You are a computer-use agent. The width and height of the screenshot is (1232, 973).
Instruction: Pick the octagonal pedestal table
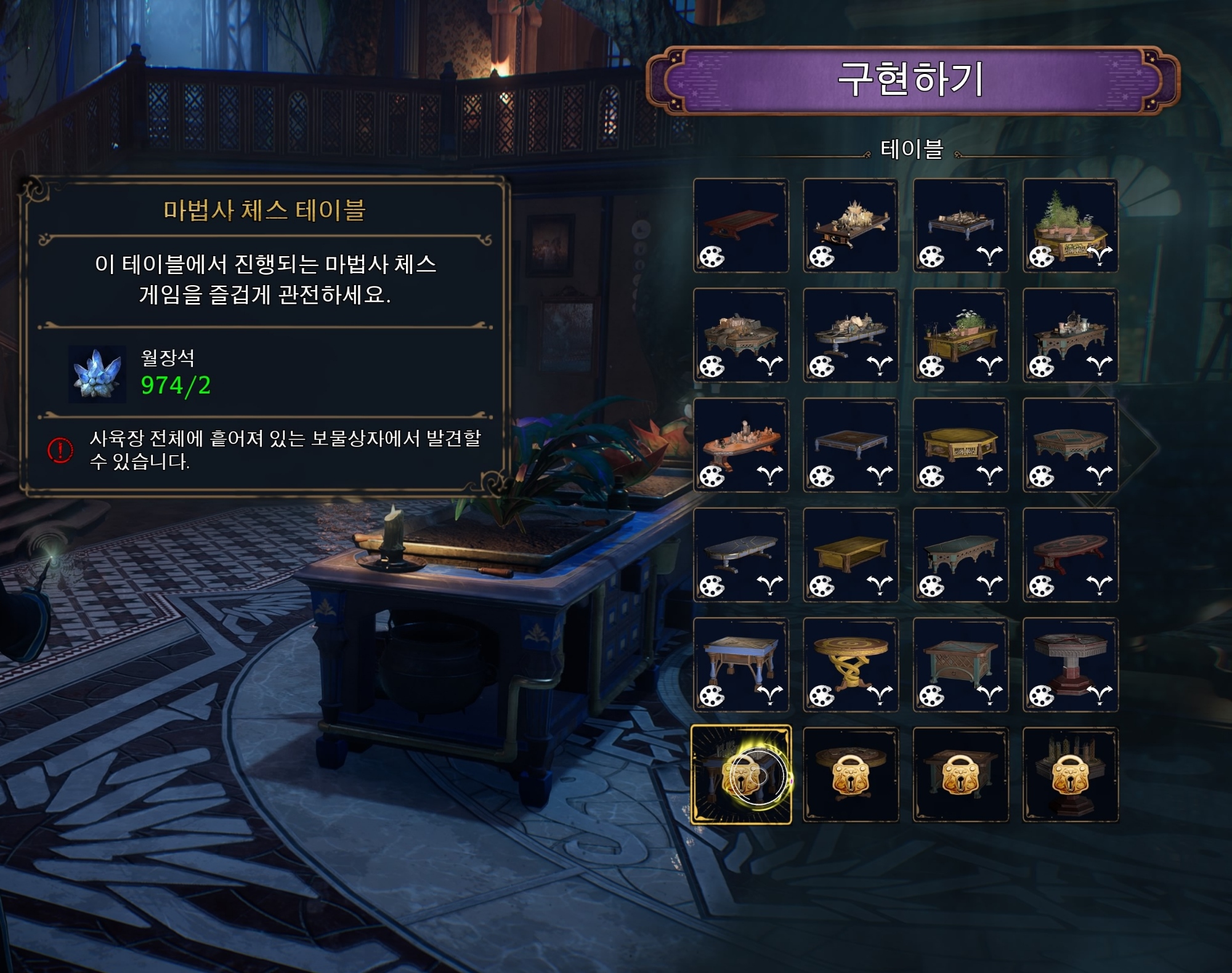(1071, 664)
